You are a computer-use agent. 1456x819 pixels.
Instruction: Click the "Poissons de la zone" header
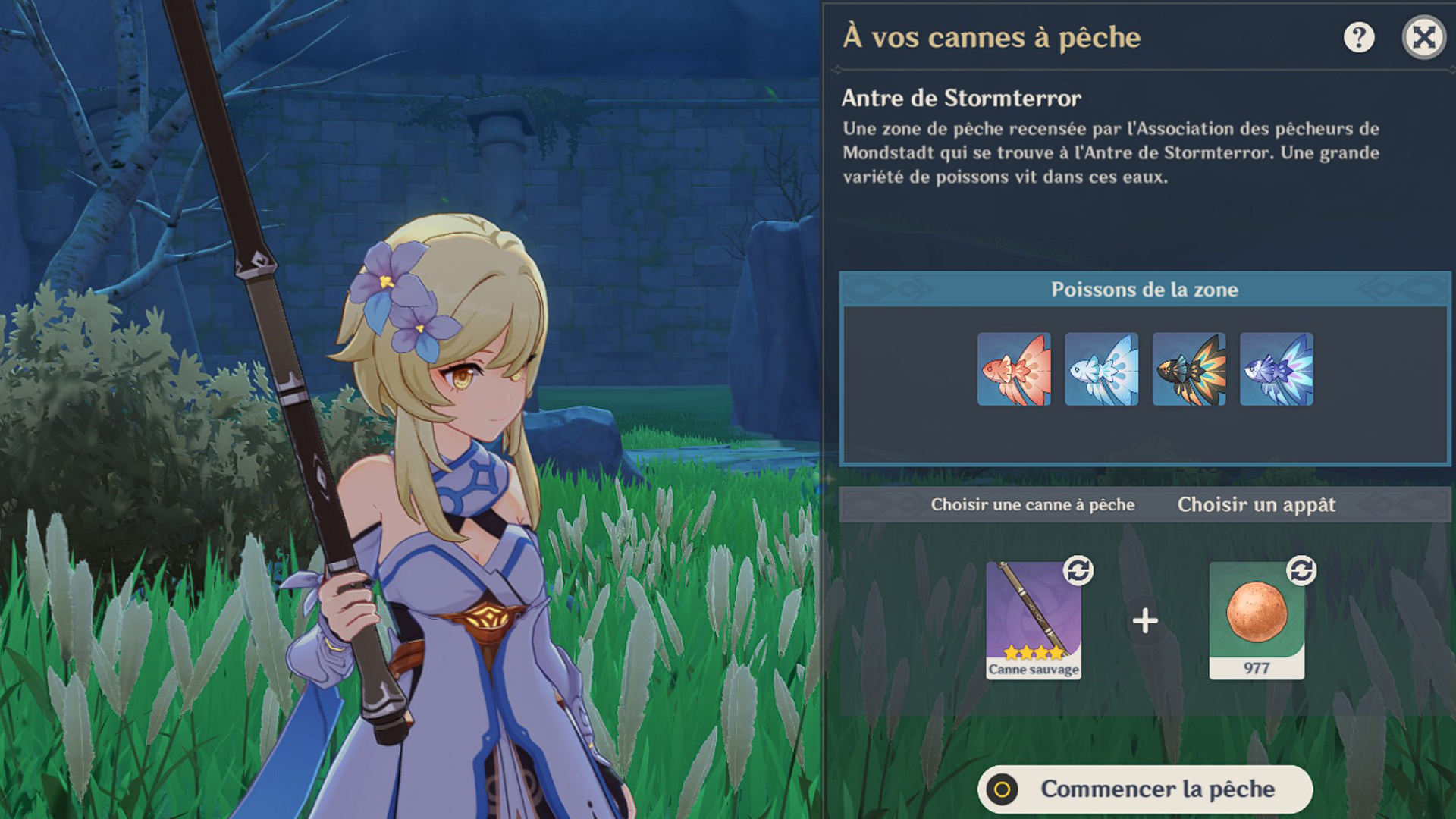coord(1144,290)
